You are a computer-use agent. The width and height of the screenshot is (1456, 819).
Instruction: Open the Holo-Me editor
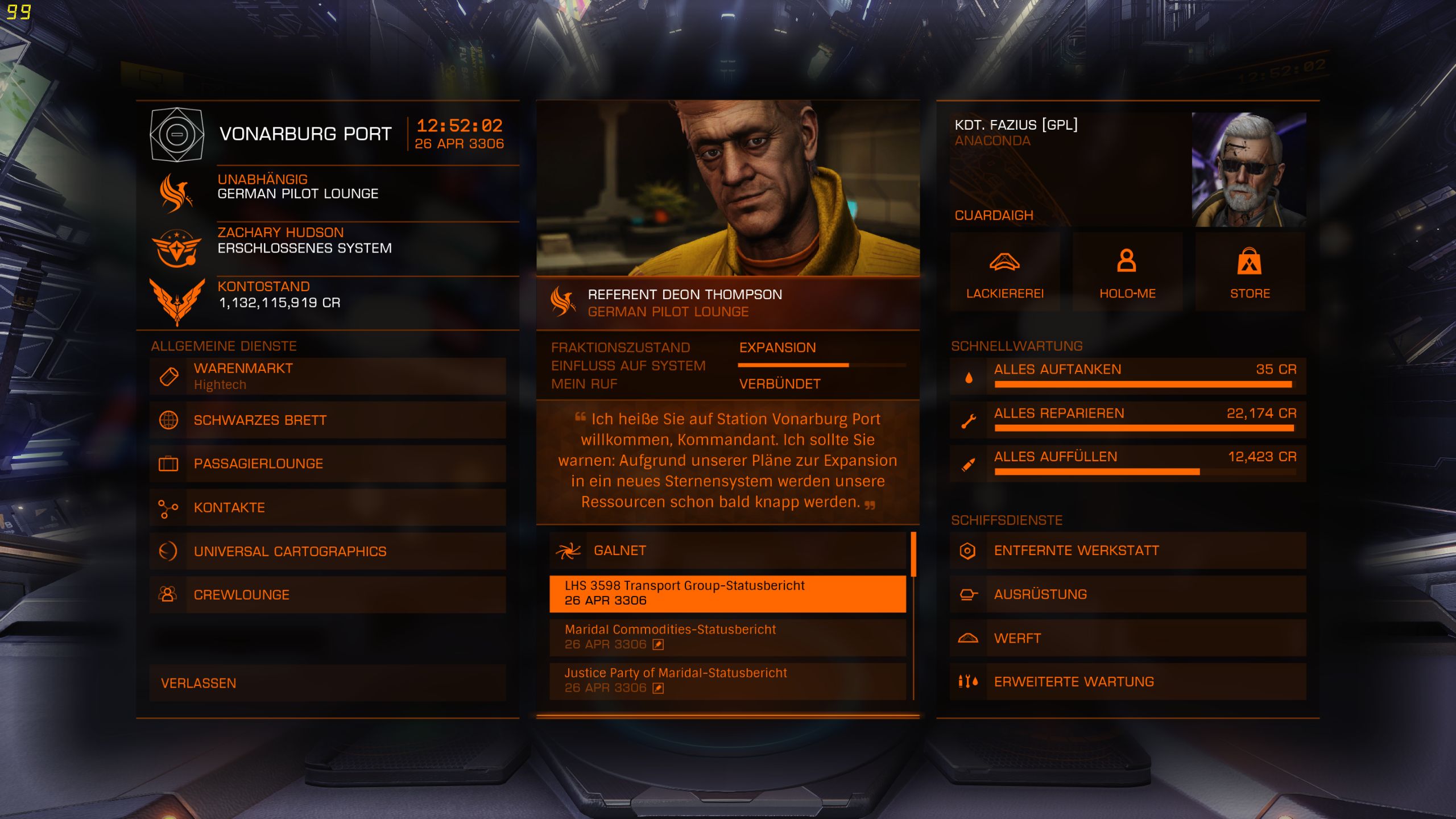tap(1127, 272)
